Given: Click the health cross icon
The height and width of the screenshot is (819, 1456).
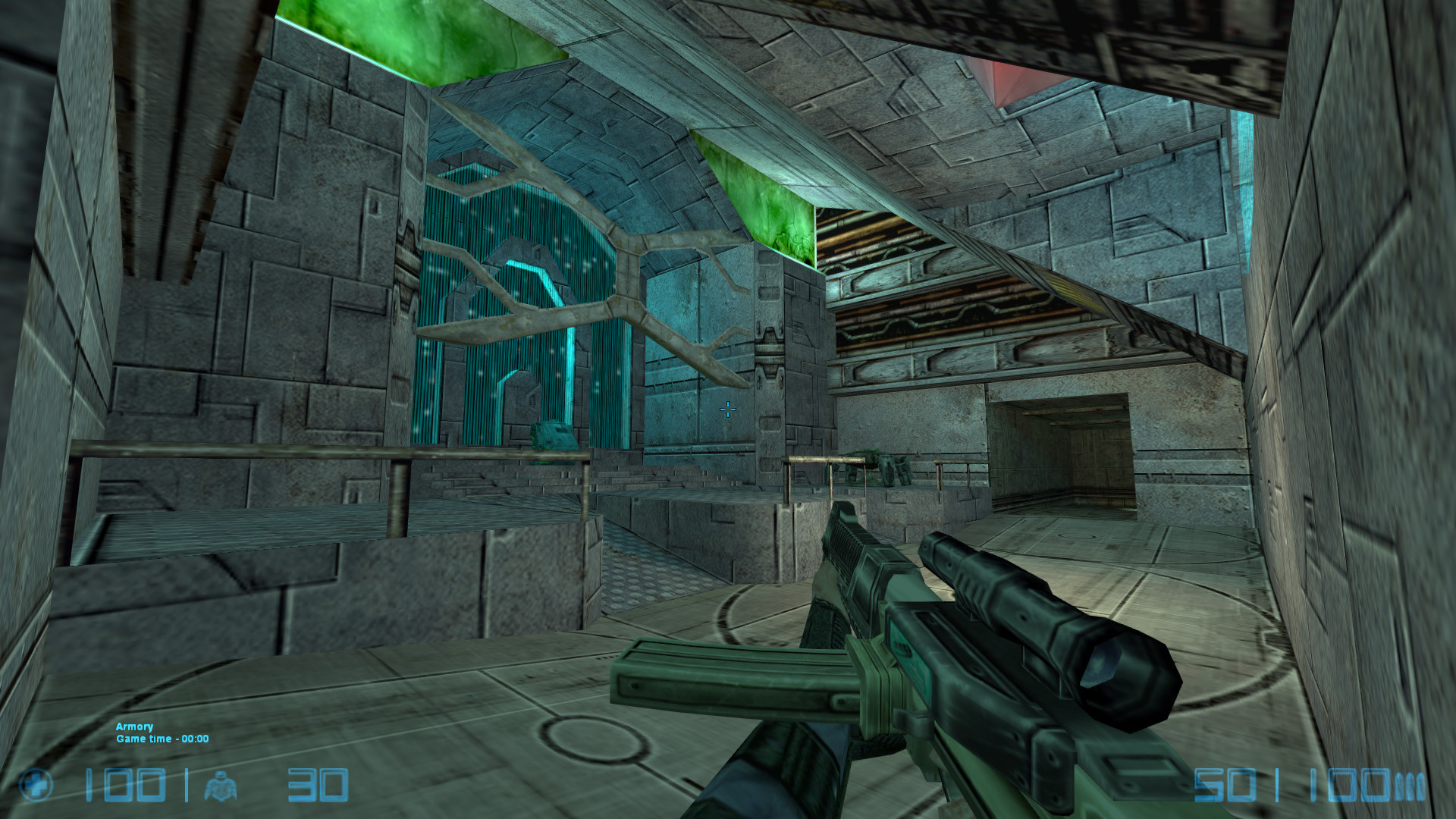Looking at the screenshot, I should (36, 786).
